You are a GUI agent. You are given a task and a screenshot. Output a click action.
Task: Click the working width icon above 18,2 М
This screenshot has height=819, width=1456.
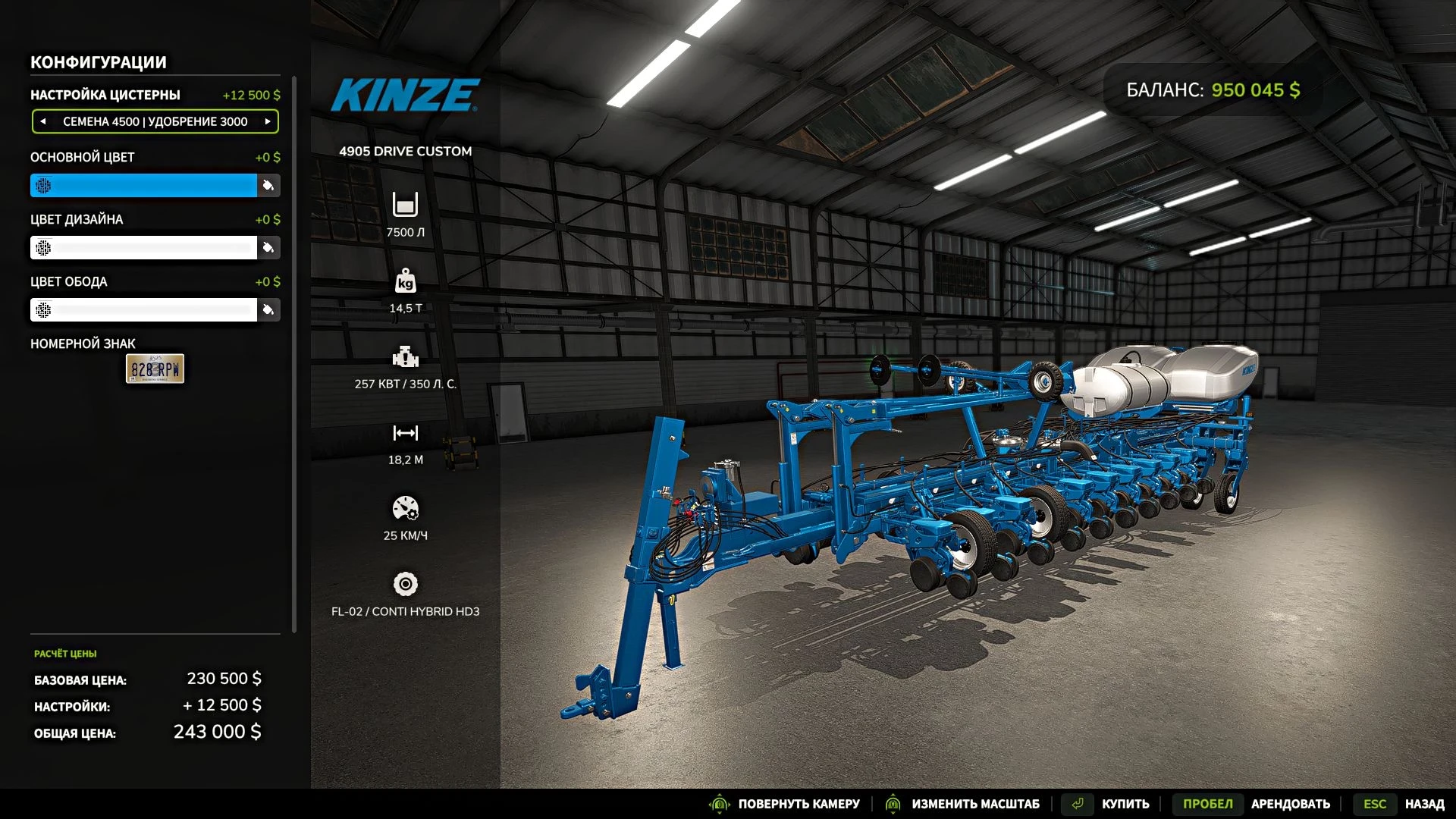(x=406, y=435)
